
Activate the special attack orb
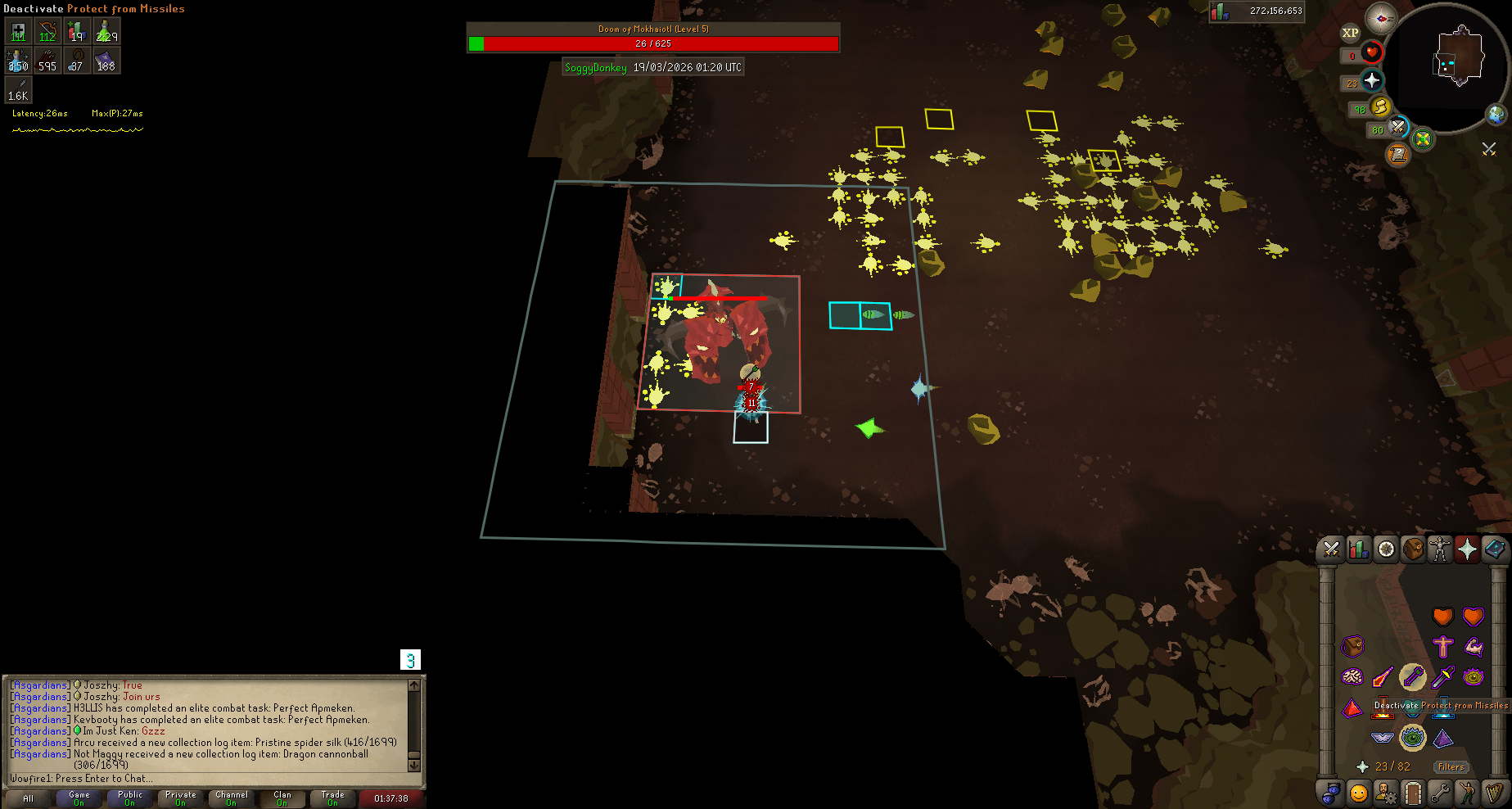click(x=1398, y=127)
